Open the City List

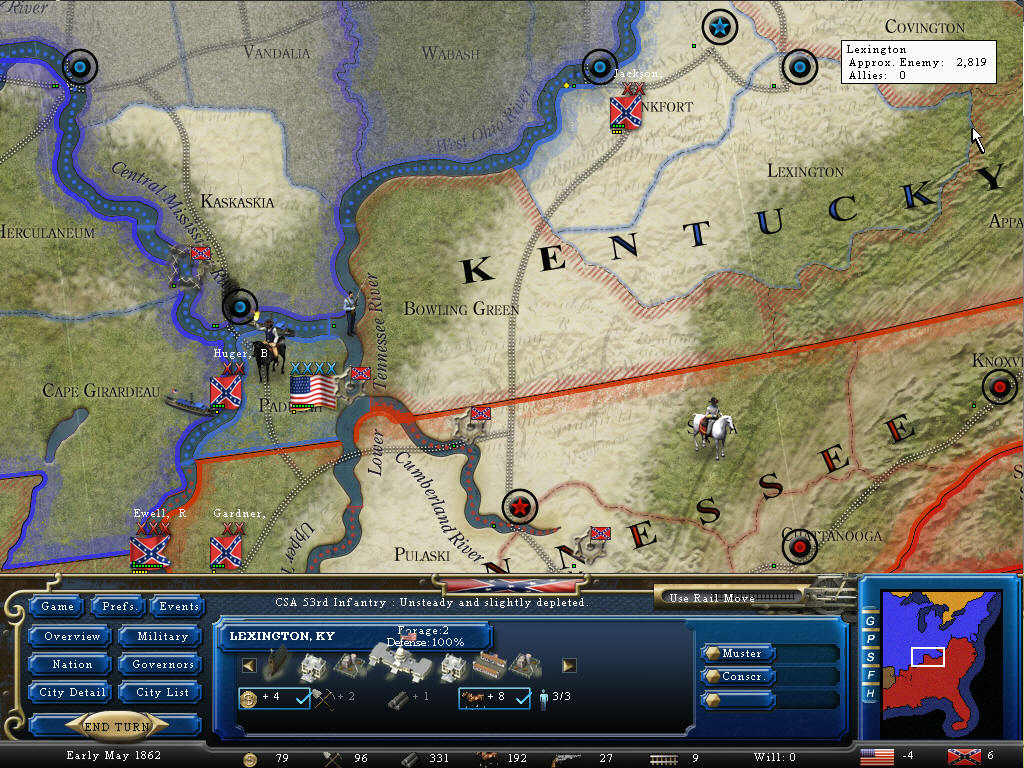click(162, 692)
